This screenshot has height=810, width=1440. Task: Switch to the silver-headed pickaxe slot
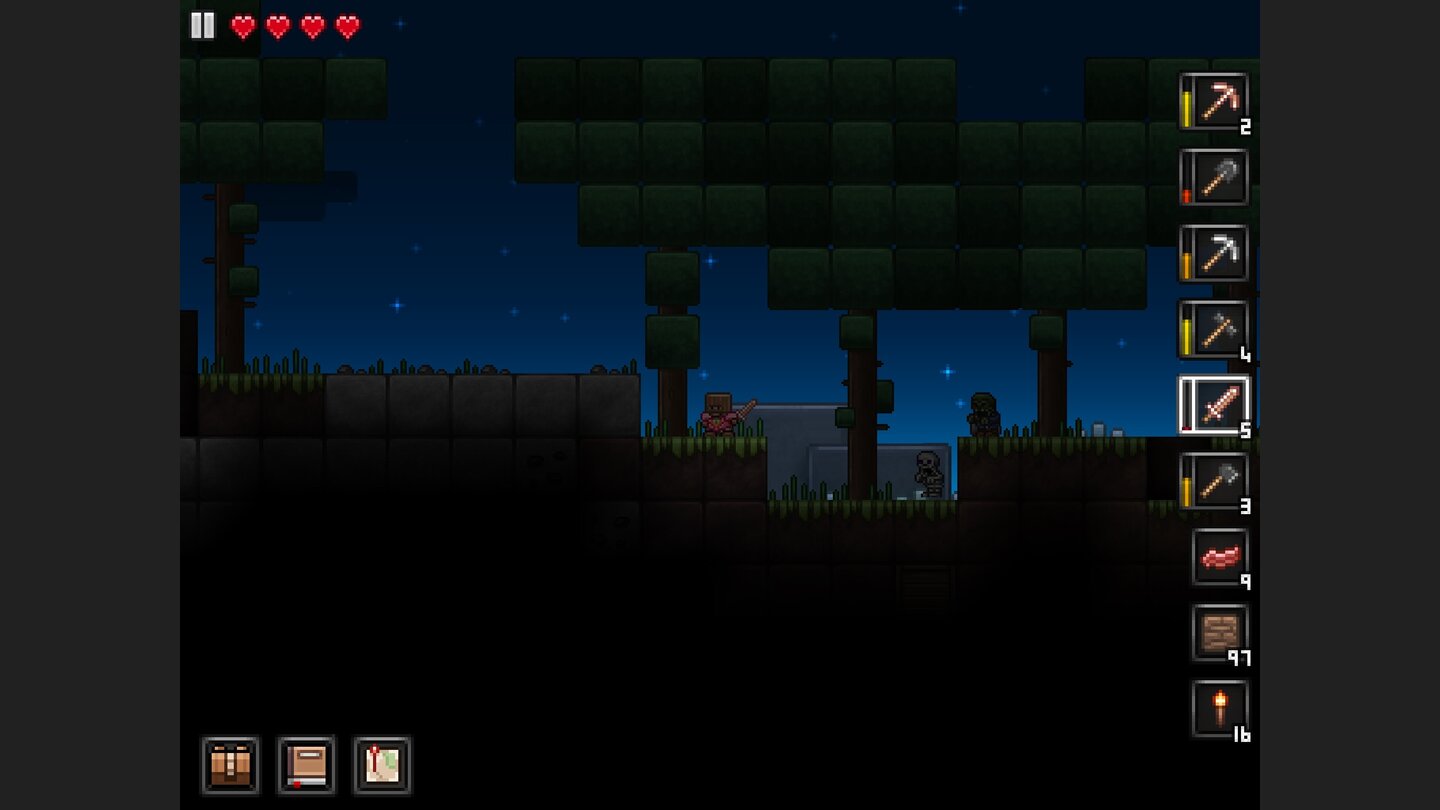1214,253
